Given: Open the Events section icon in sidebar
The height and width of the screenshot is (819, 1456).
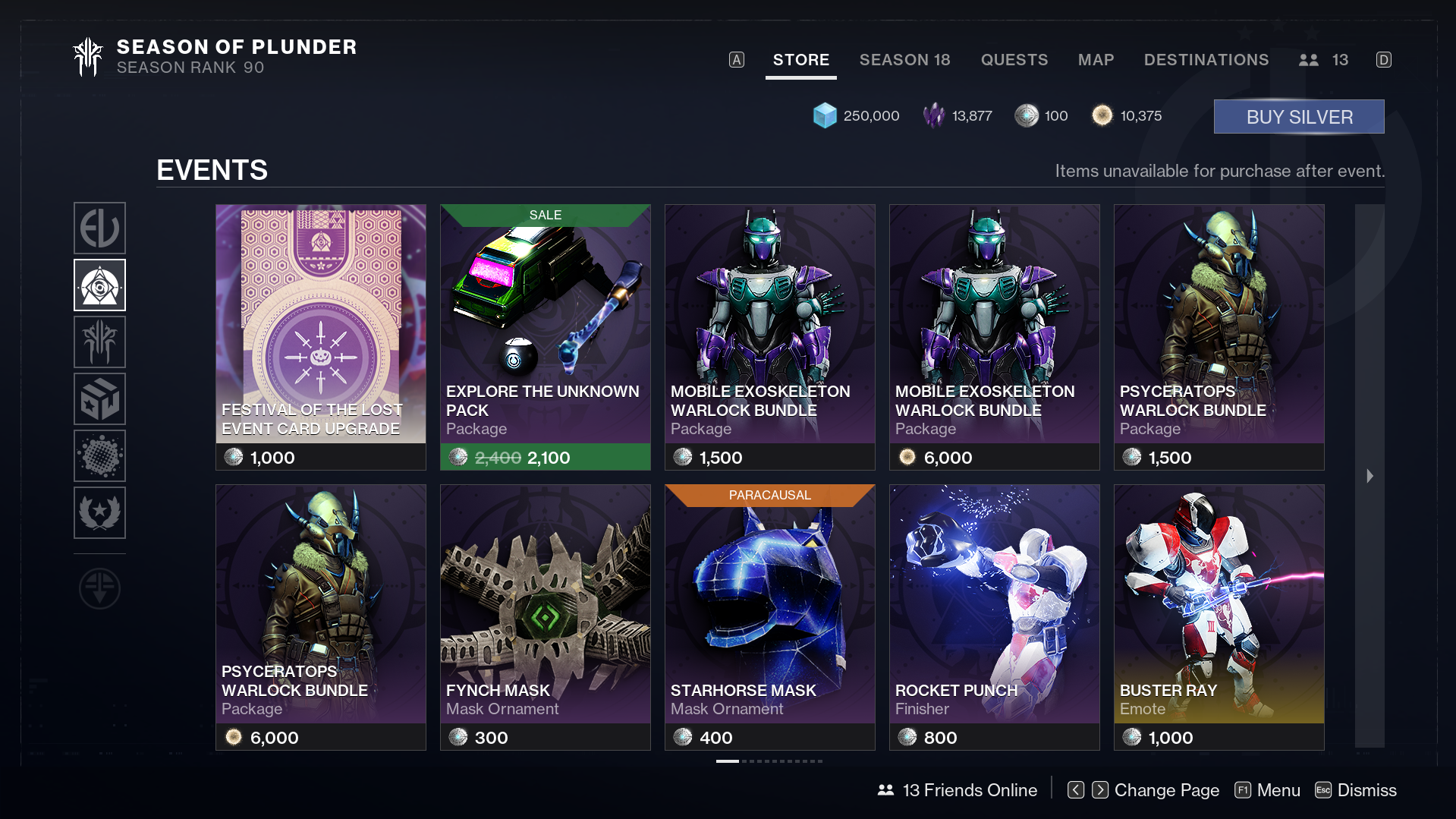Looking at the screenshot, I should pos(99,285).
